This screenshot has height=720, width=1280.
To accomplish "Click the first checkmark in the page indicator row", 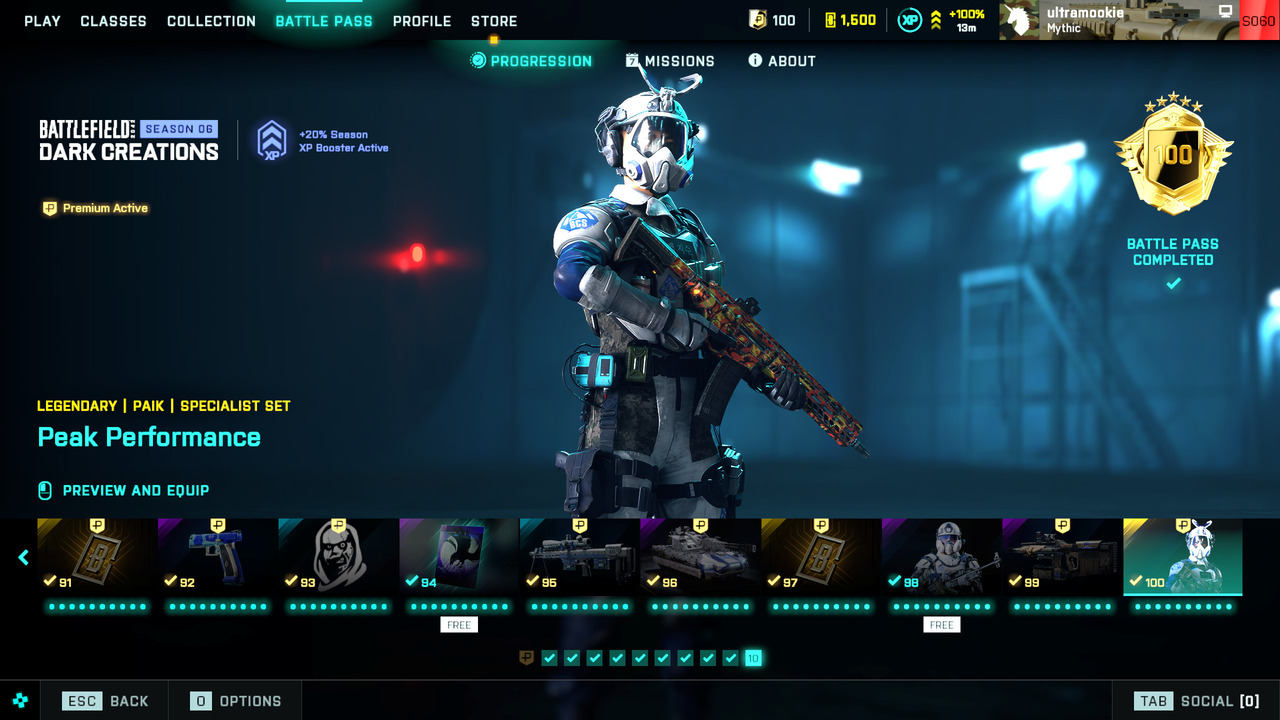I will point(549,658).
